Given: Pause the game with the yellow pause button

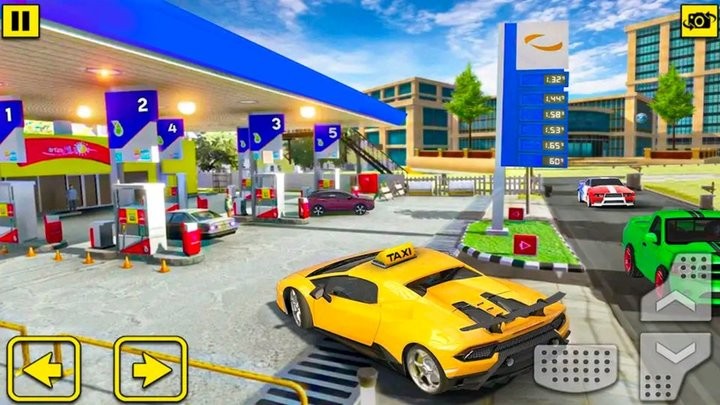Looking at the screenshot, I should [x=20, y=19].
